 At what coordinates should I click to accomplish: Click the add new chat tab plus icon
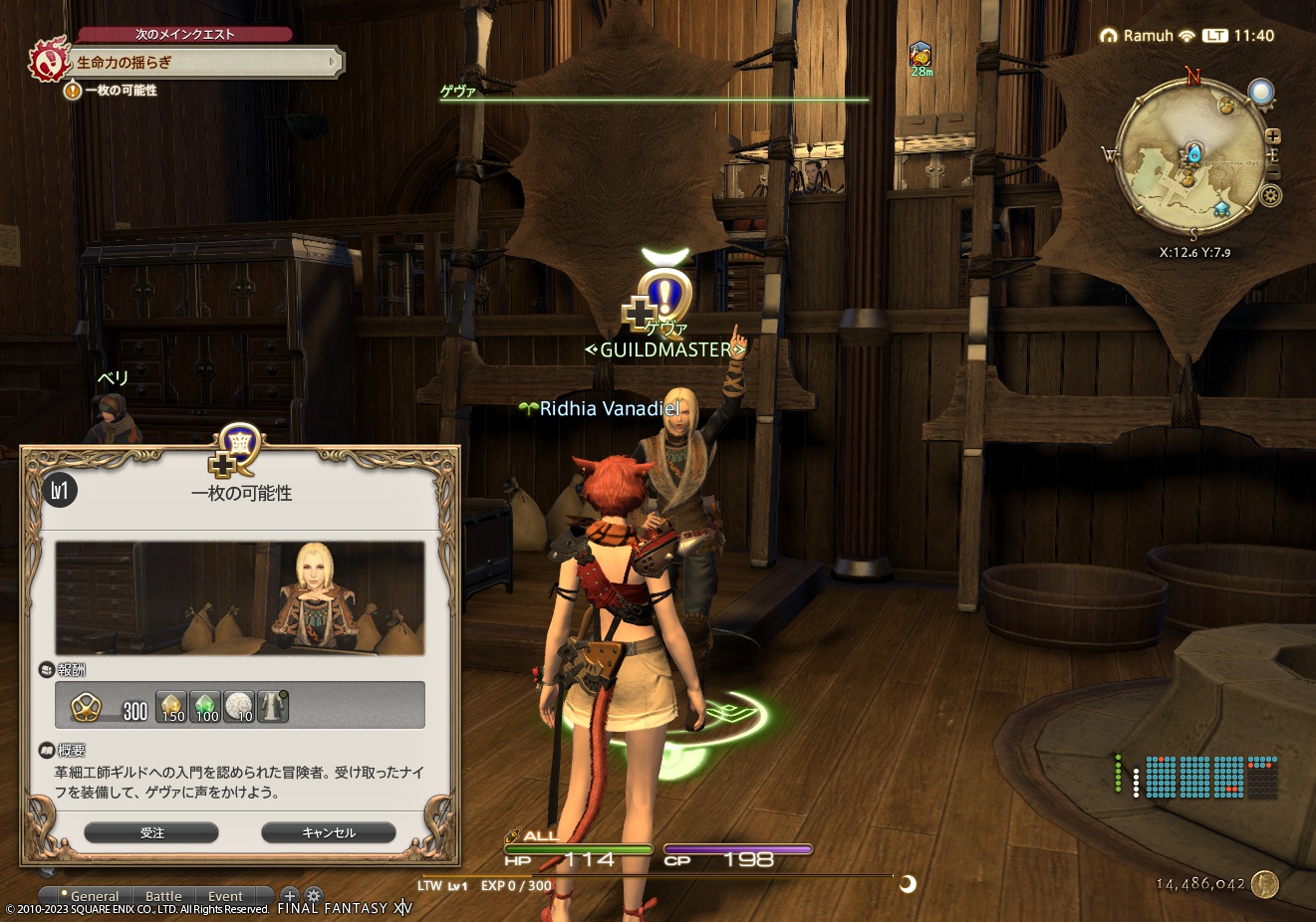click(290, 895)
